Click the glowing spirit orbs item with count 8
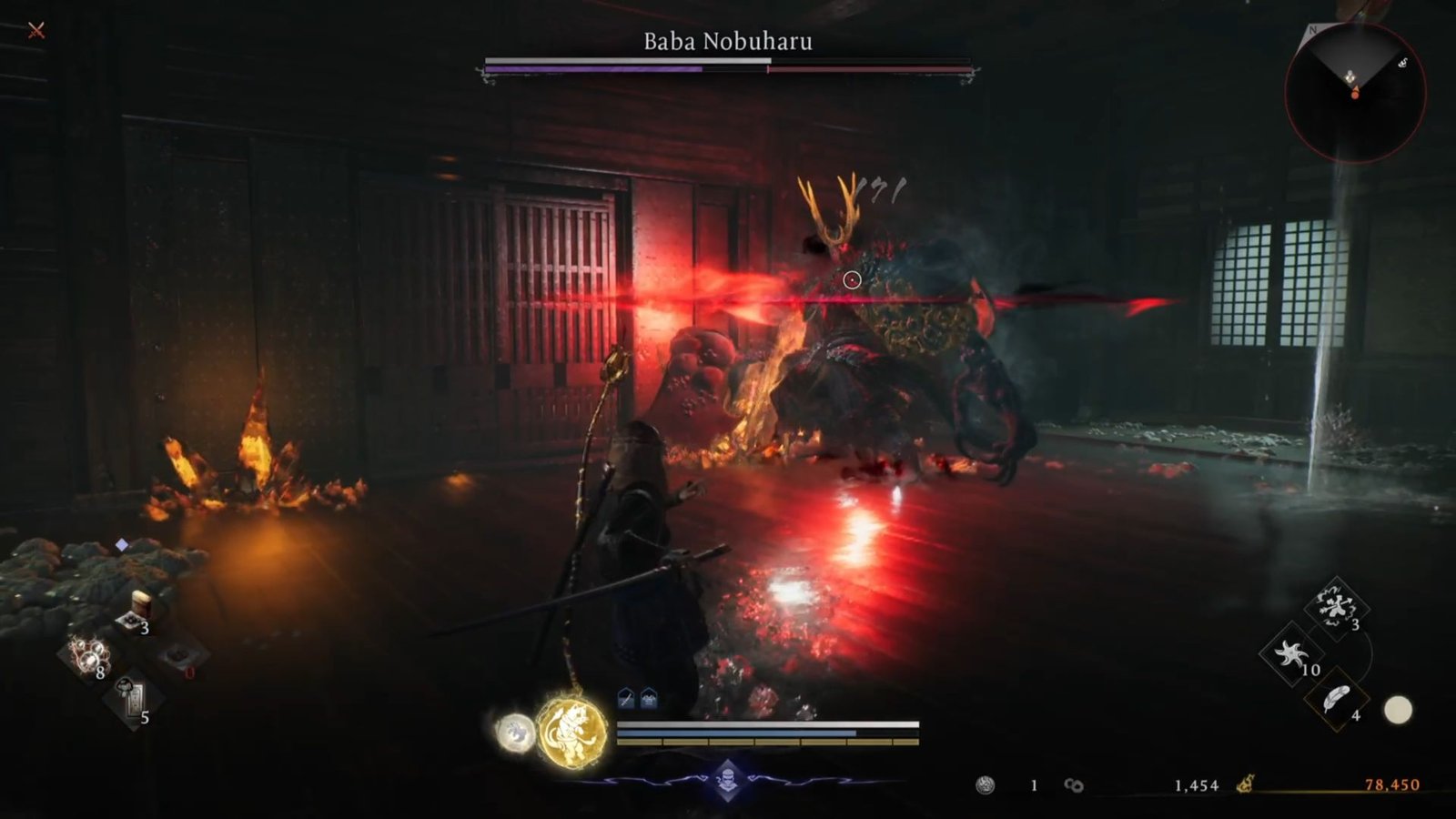This screenshot has height=819, width=1456. pos(86,657)
